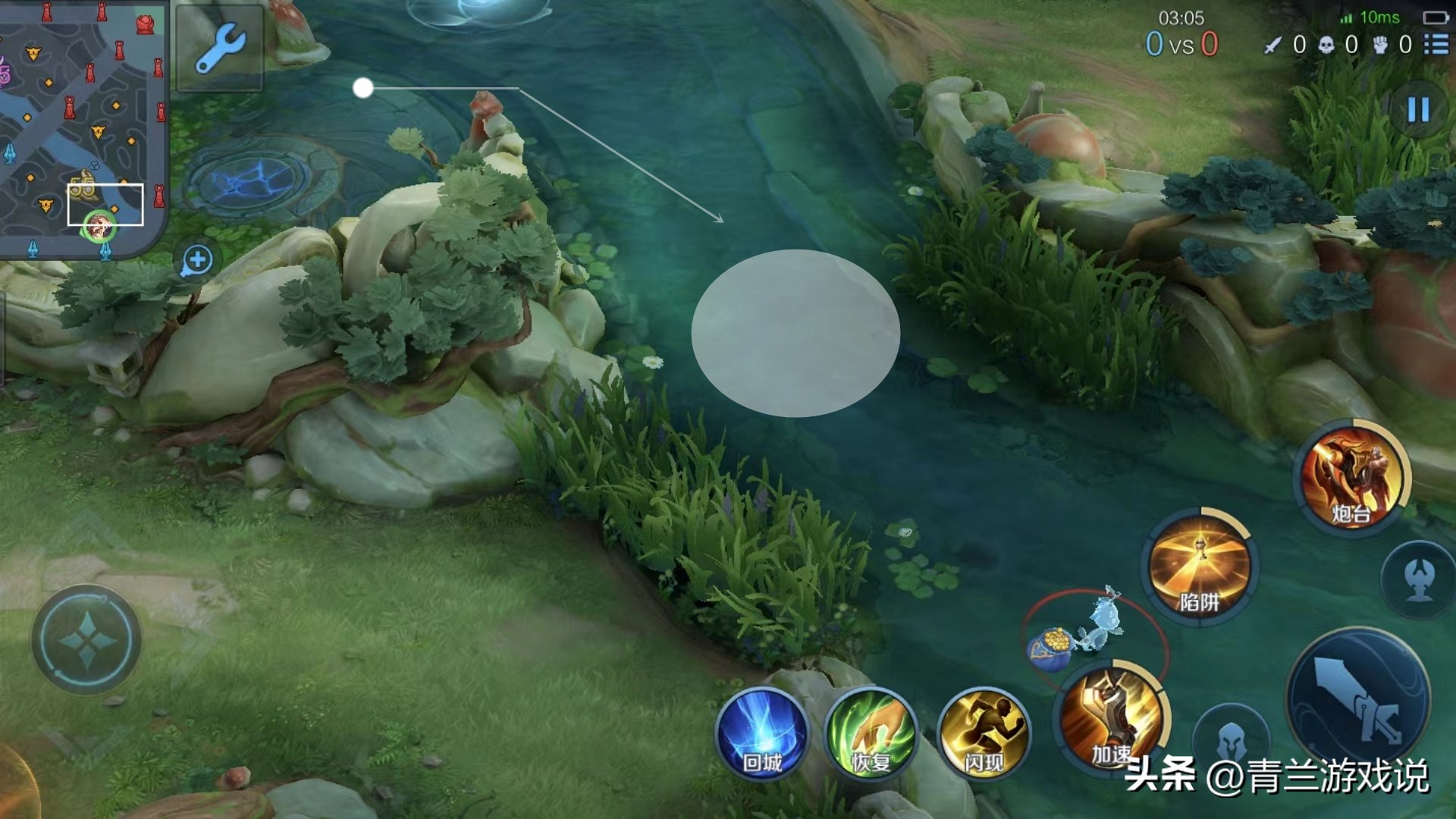The image size is (1456, 819).
Task: Open the wrench settings button
Action: click(x=220, y=47)
